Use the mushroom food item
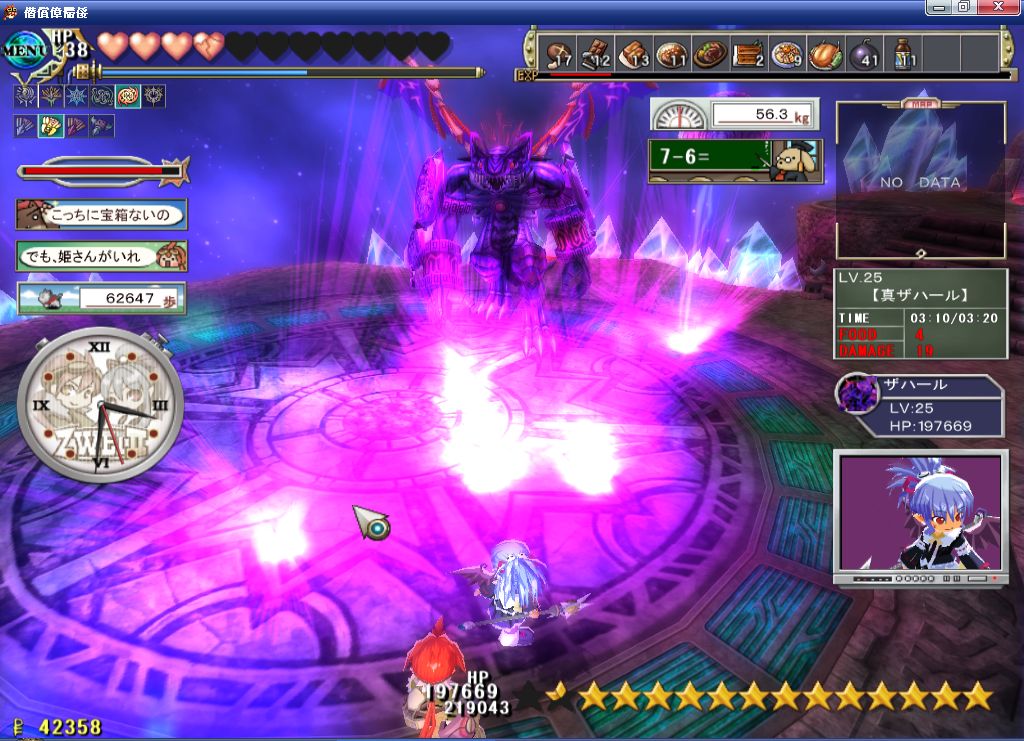The height and width of the screenshot is (741, 1024). 558,53
